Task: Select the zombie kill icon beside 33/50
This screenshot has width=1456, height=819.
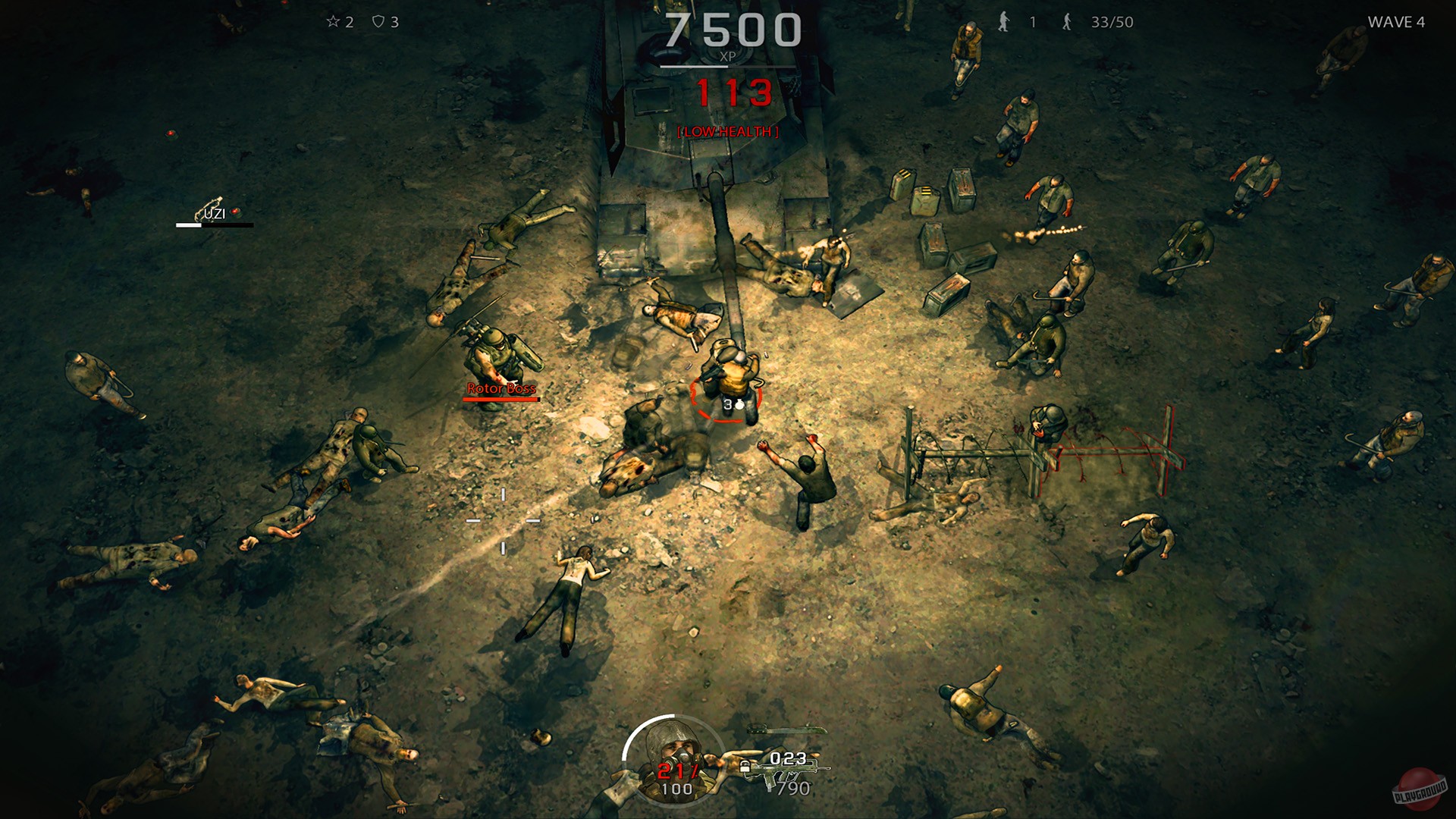Action: pyautogui.click(x=1065, y=23)
